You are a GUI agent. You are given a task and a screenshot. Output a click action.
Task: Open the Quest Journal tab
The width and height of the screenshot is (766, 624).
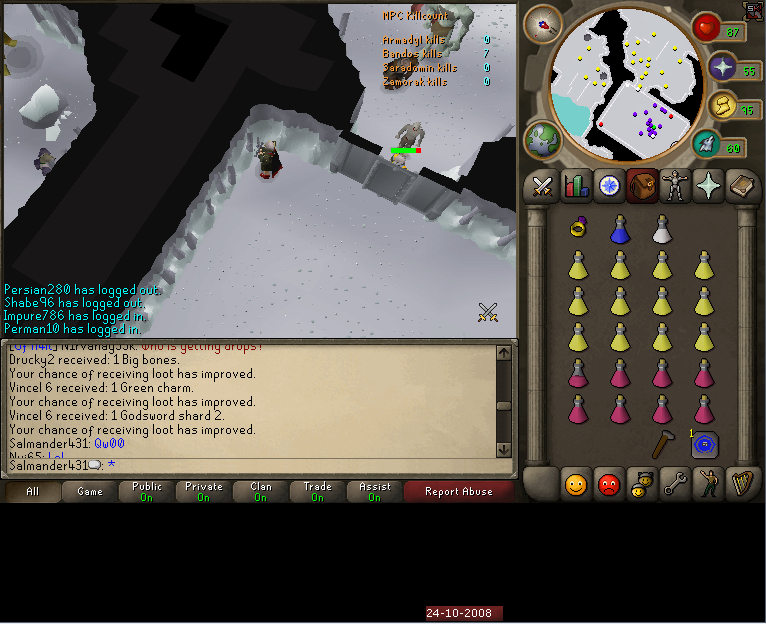pyautogui.click(x=609, y=186)
